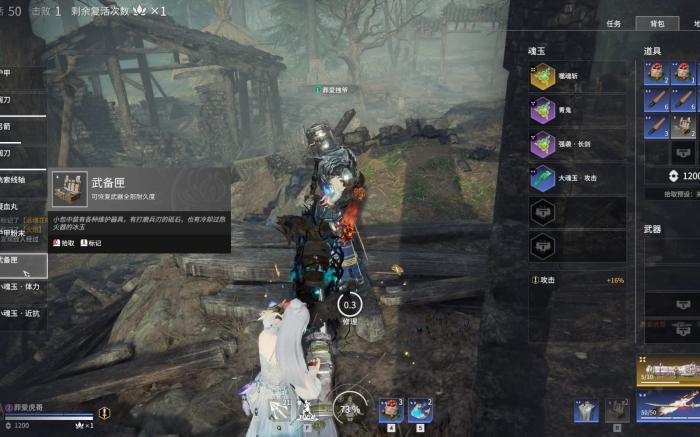Image resolution: width=700 pixels, height=437 pixels.
Task: Select the 血索线轴 loot entry
Action: pos(22,180)
